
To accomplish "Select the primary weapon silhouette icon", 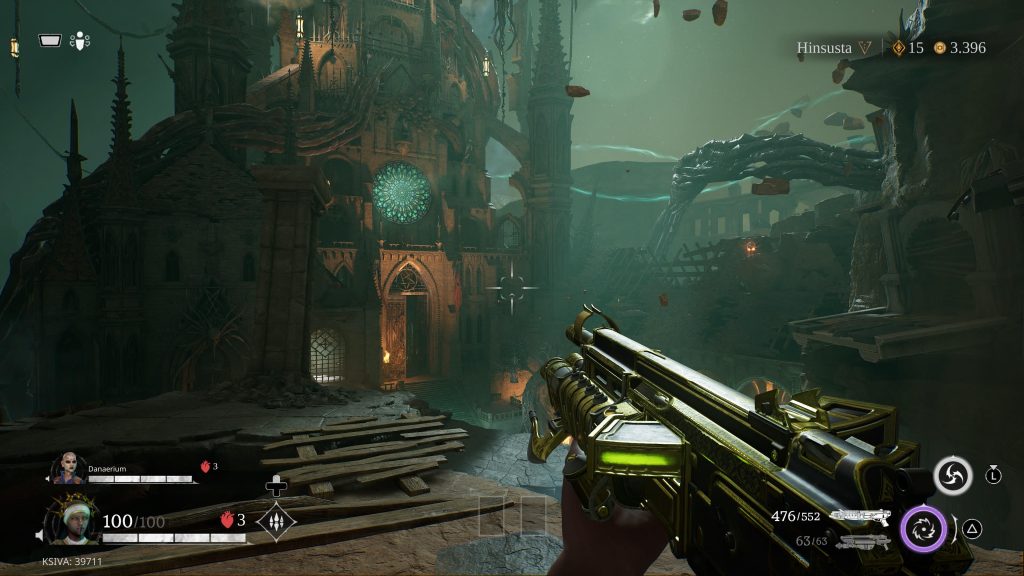I will pyautogui.click(x=860, y=516).
